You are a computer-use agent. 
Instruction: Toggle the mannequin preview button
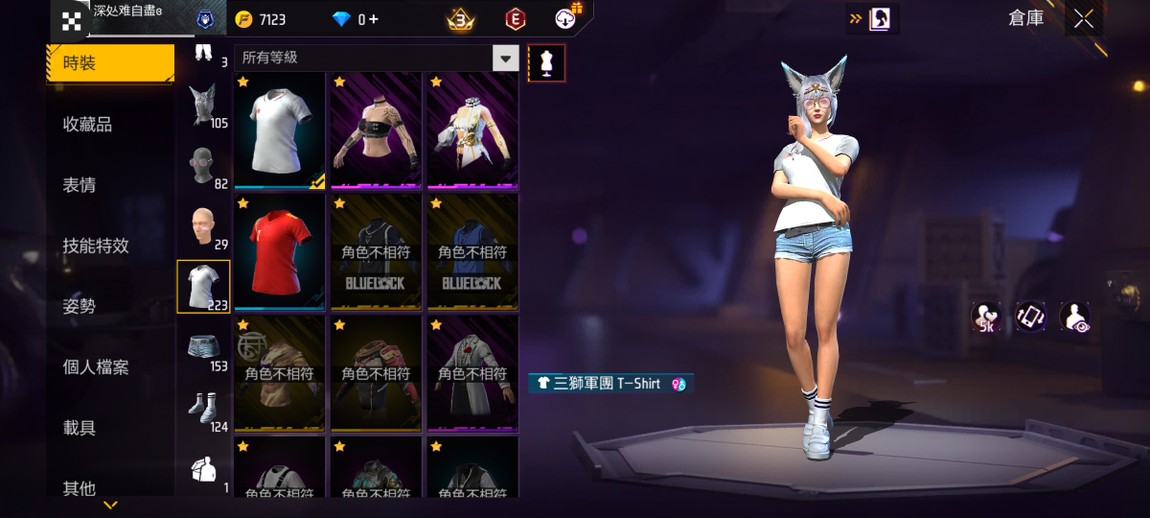point(546,62)
